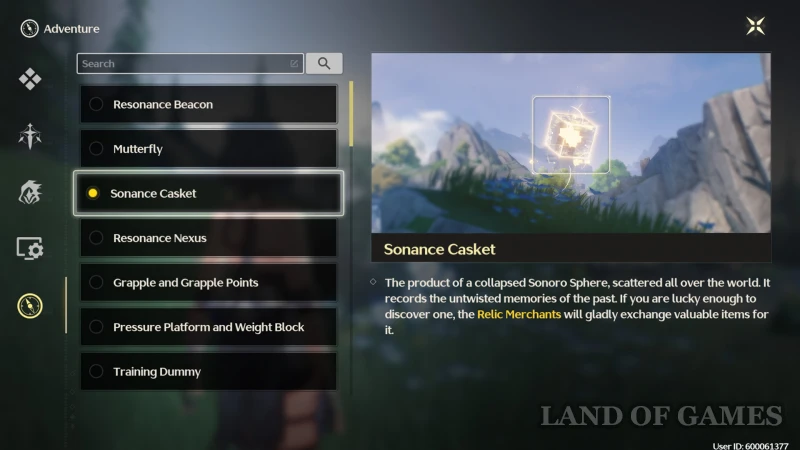Select the Training Dummy entry

pyautogui.click(x=208, y=372)
